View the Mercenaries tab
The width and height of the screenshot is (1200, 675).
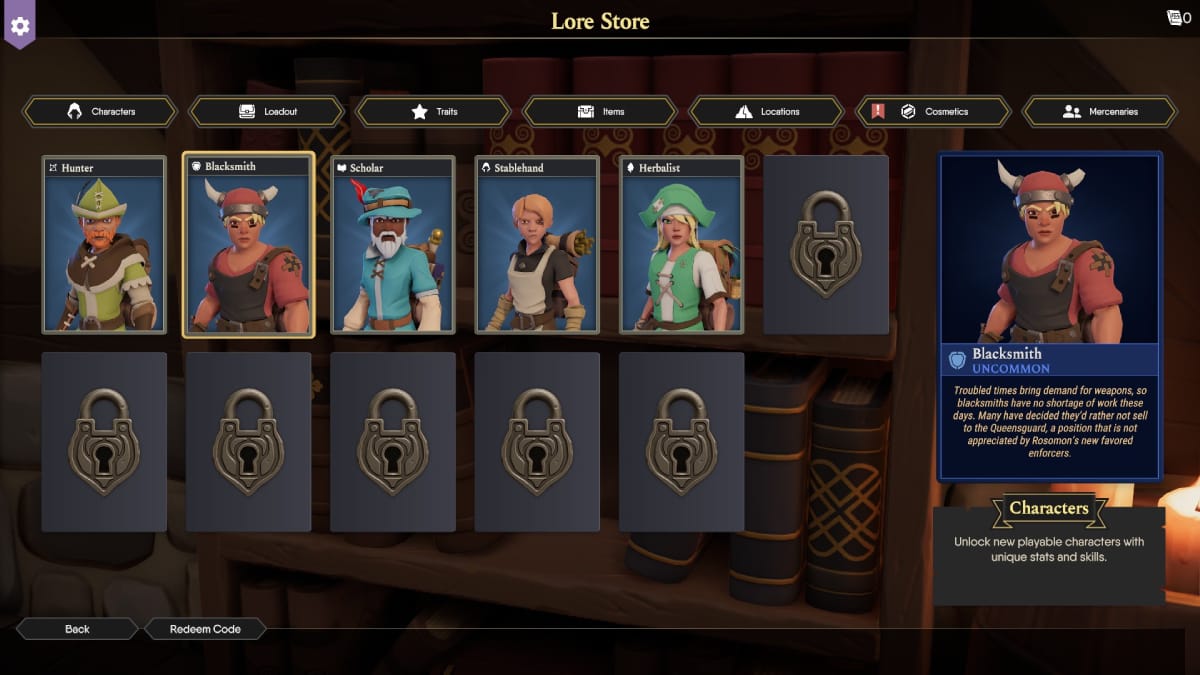tap(1100, 111)
